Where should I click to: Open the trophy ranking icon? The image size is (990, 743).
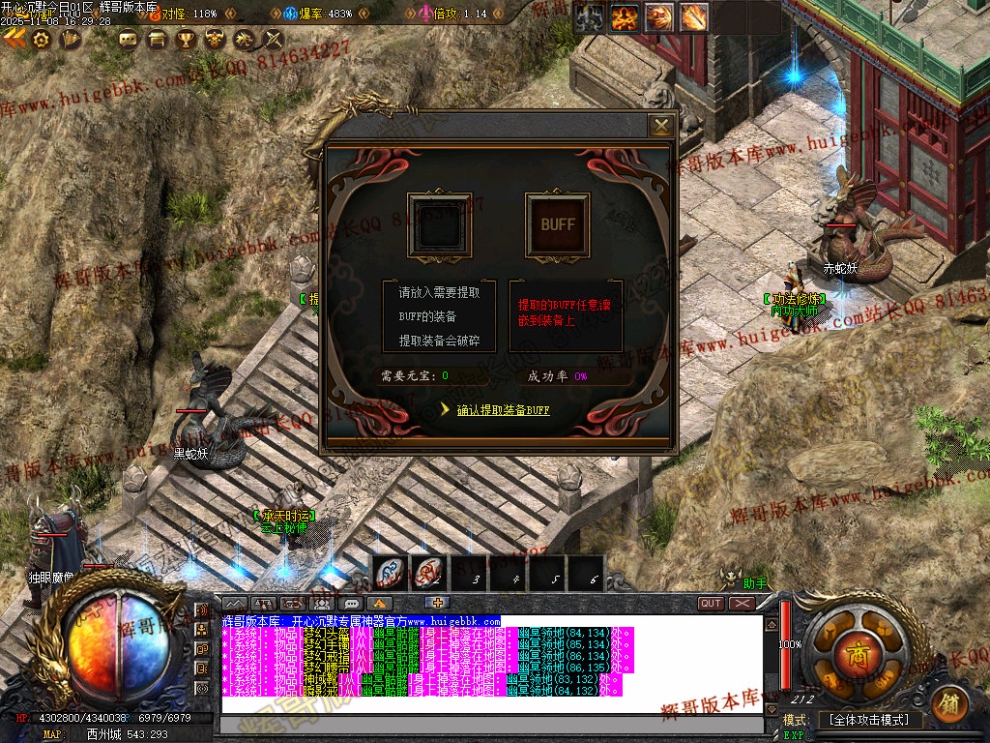coord(185,39)
